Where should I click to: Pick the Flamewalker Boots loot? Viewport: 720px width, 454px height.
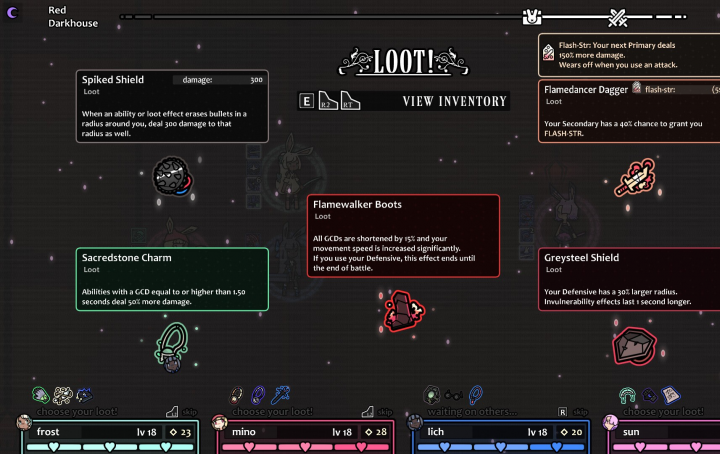(x=401, y=310)
